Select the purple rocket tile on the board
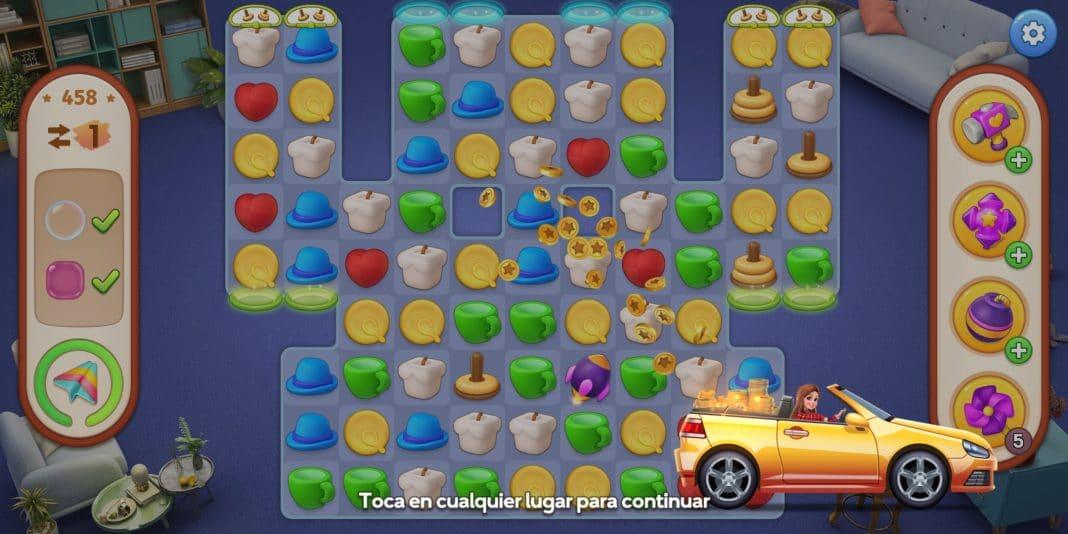Viewport: 1068px width, 534px height. tap(588, 377)
